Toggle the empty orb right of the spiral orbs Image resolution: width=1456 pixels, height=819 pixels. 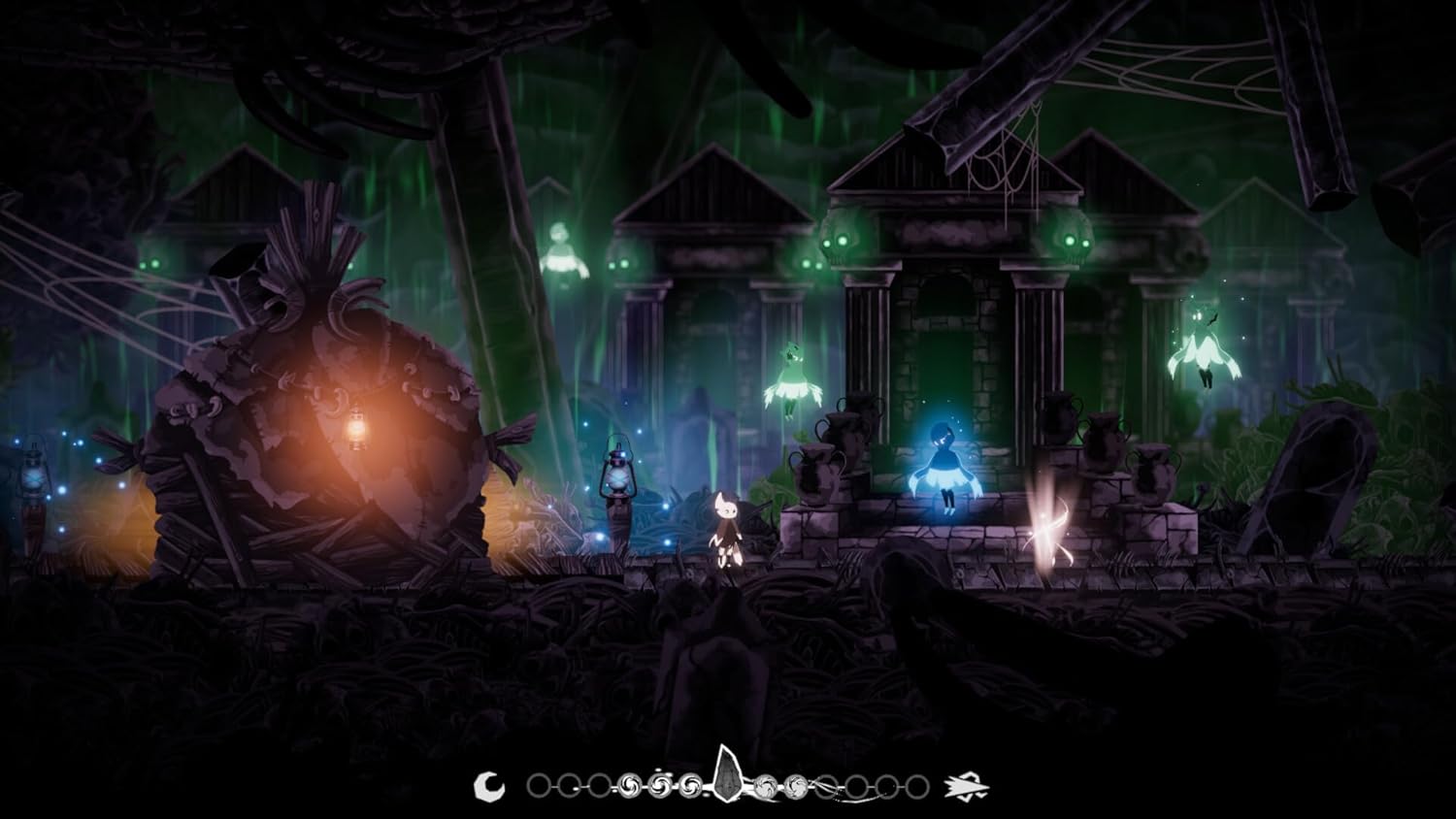824,786
